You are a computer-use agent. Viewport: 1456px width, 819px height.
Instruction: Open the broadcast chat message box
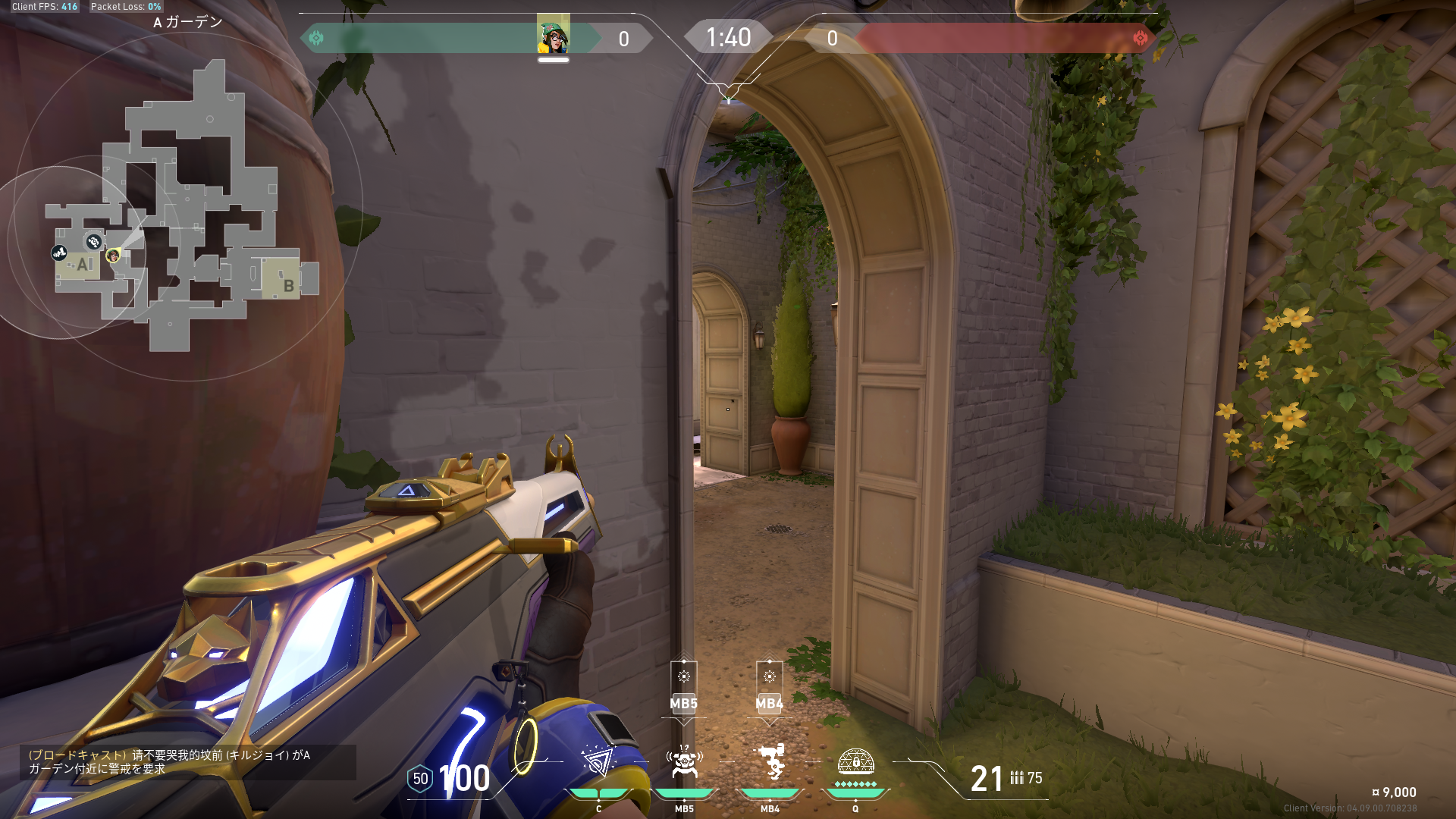coord(187,762)
